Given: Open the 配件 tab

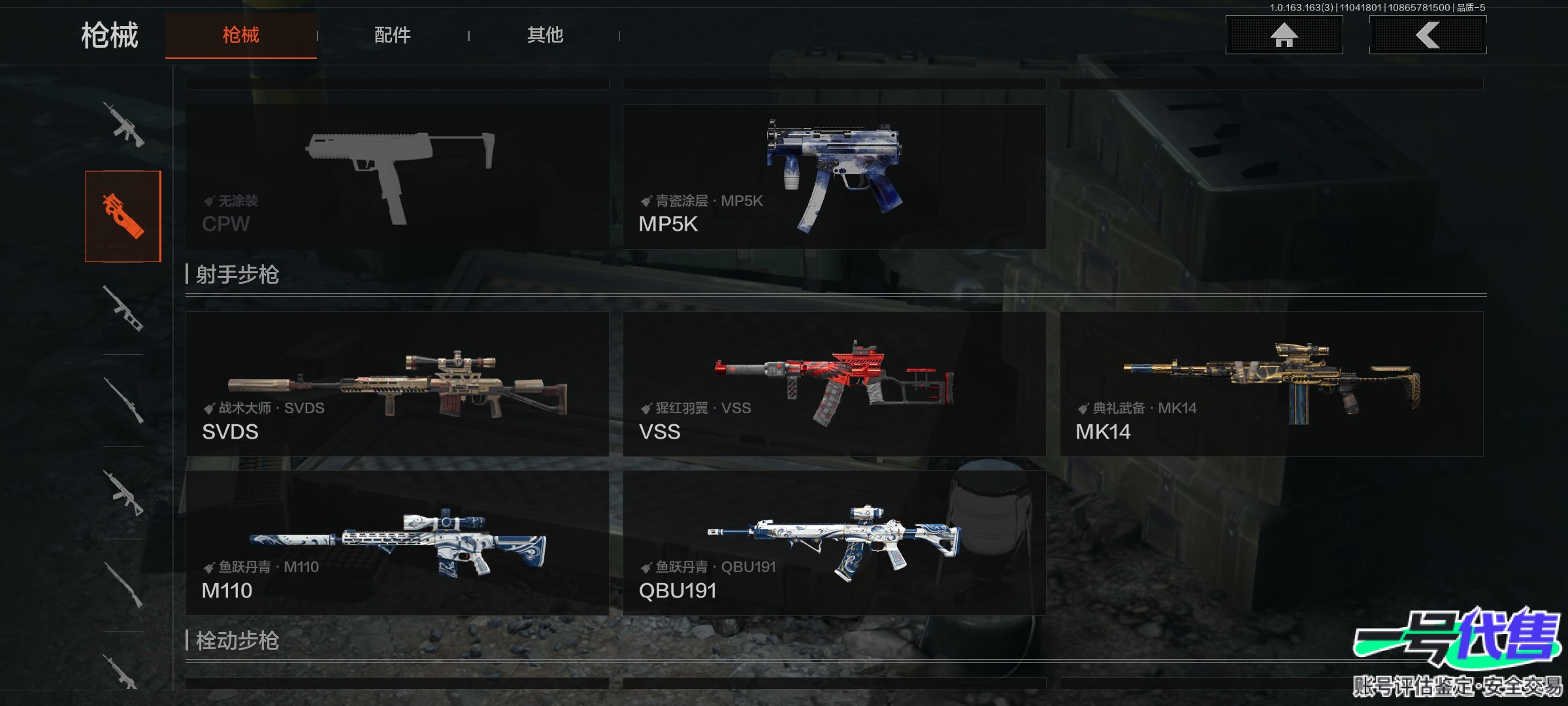Looking at the screenshot, I should coord(392,35).
